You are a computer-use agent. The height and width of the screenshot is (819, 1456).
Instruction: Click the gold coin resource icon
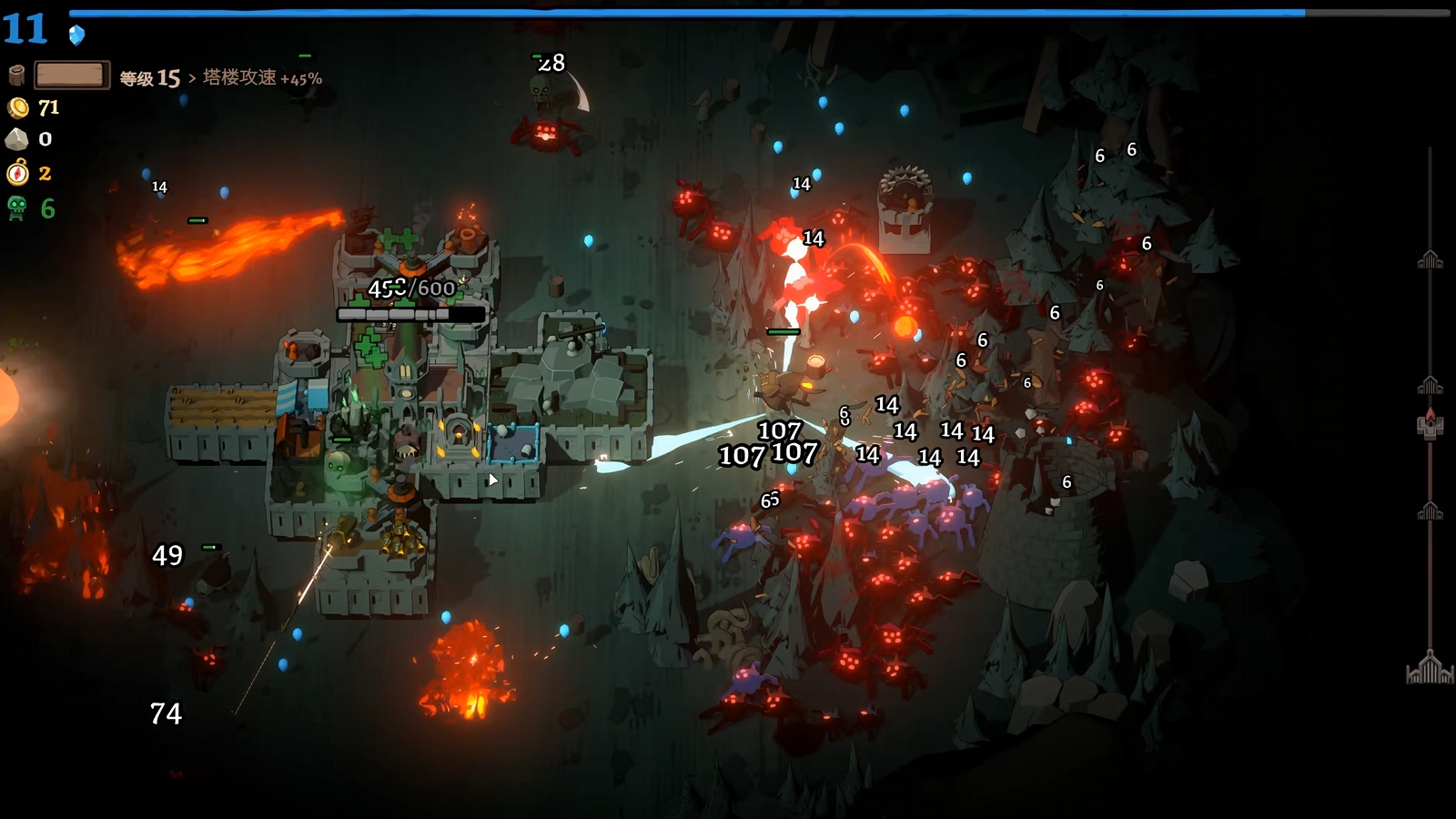(x=17, y=108)
